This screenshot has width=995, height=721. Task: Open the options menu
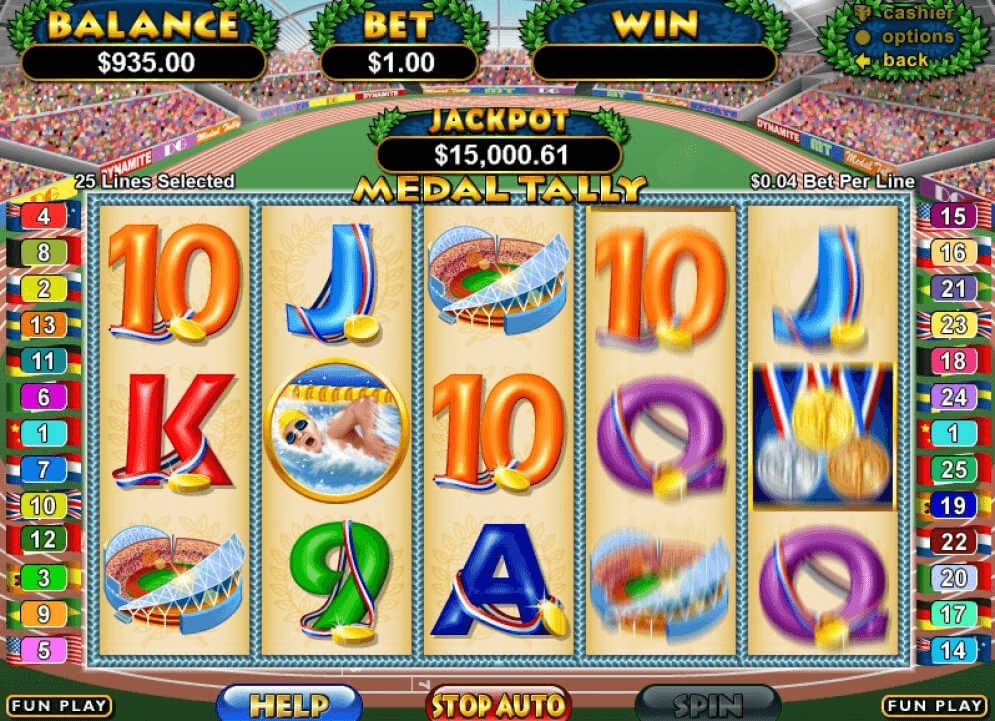pyautogui.click(x=917, y=37)
